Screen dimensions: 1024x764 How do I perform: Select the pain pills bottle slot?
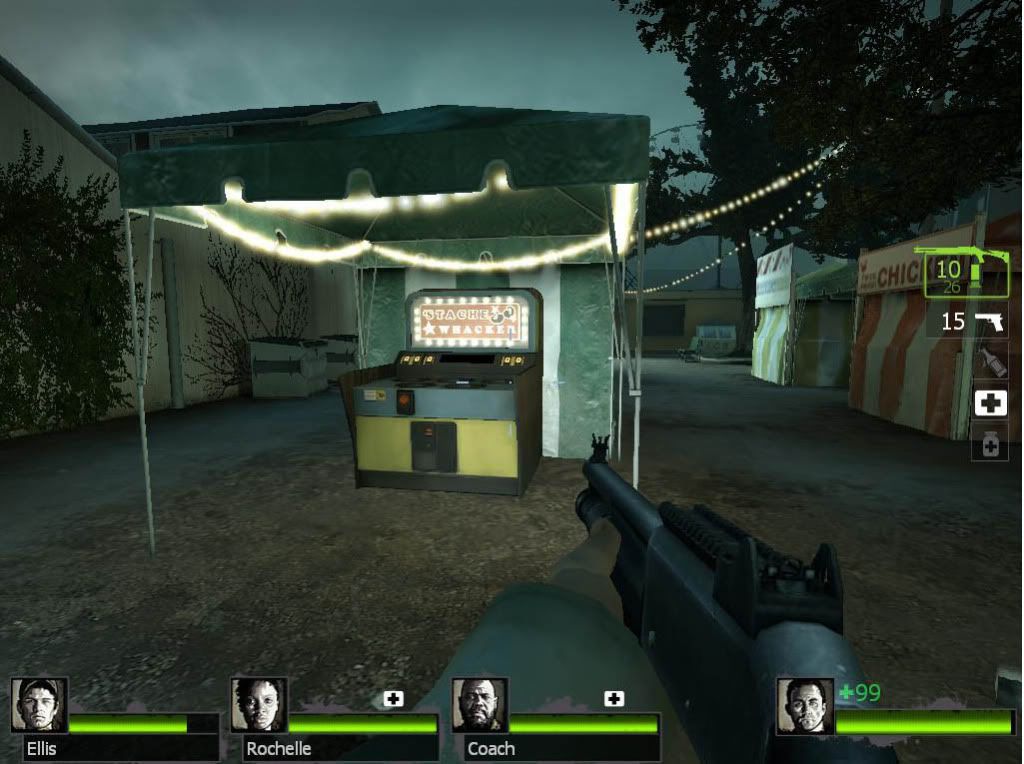pos(990,444)
